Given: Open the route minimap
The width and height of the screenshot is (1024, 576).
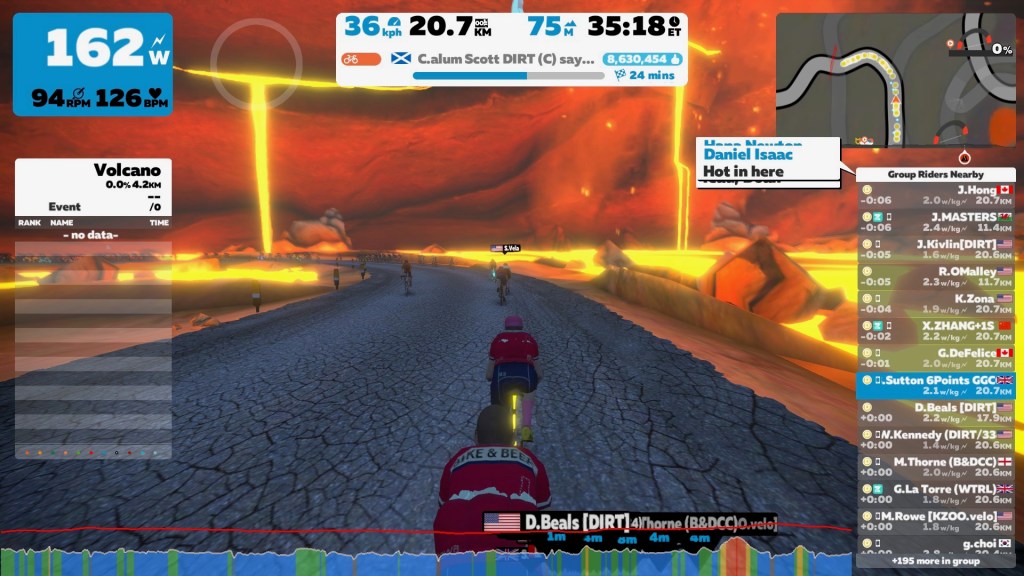Looking at the screenshot, I should pos(895,80).
